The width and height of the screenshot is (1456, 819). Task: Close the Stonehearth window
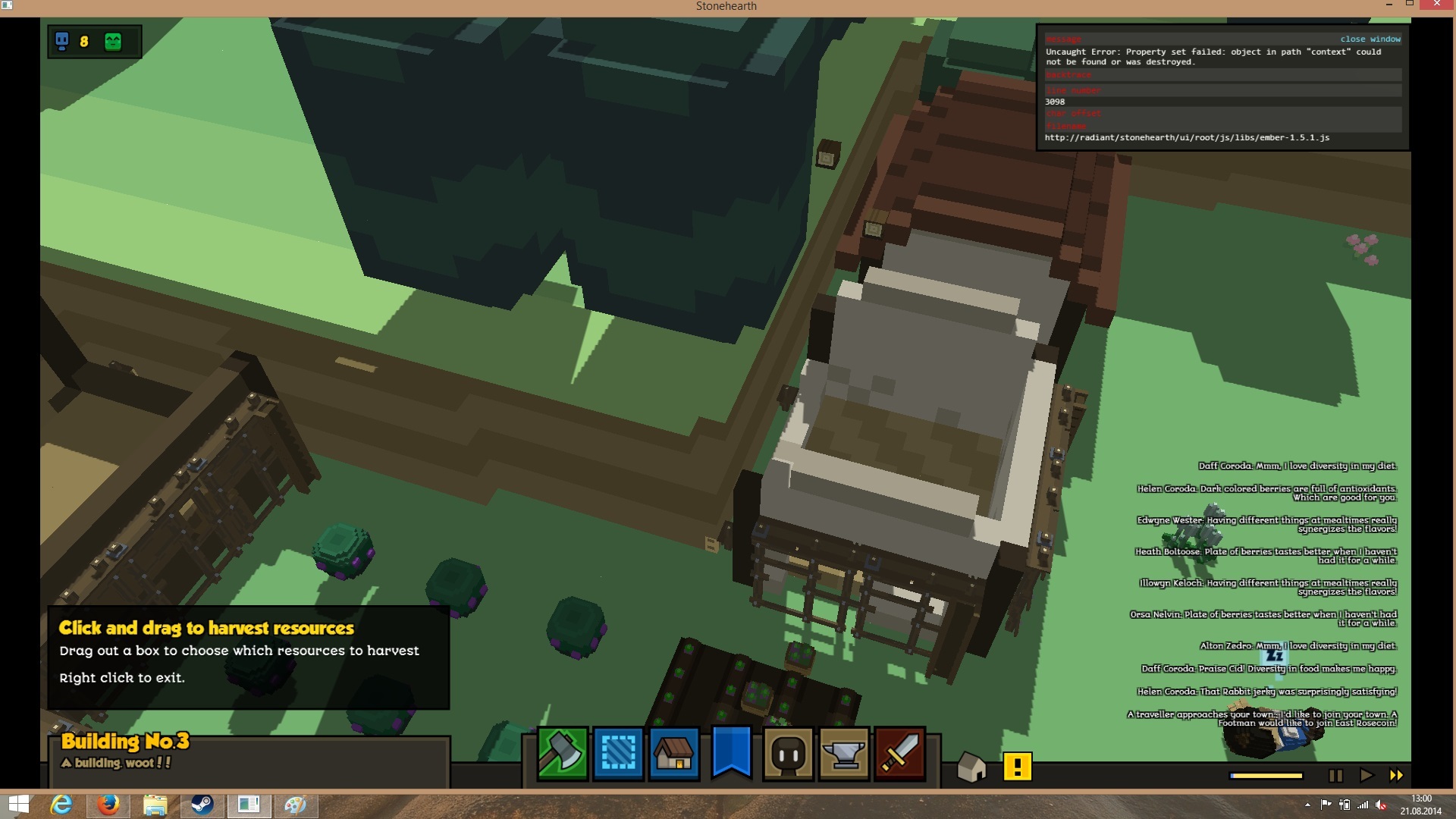pos(1436,5)
